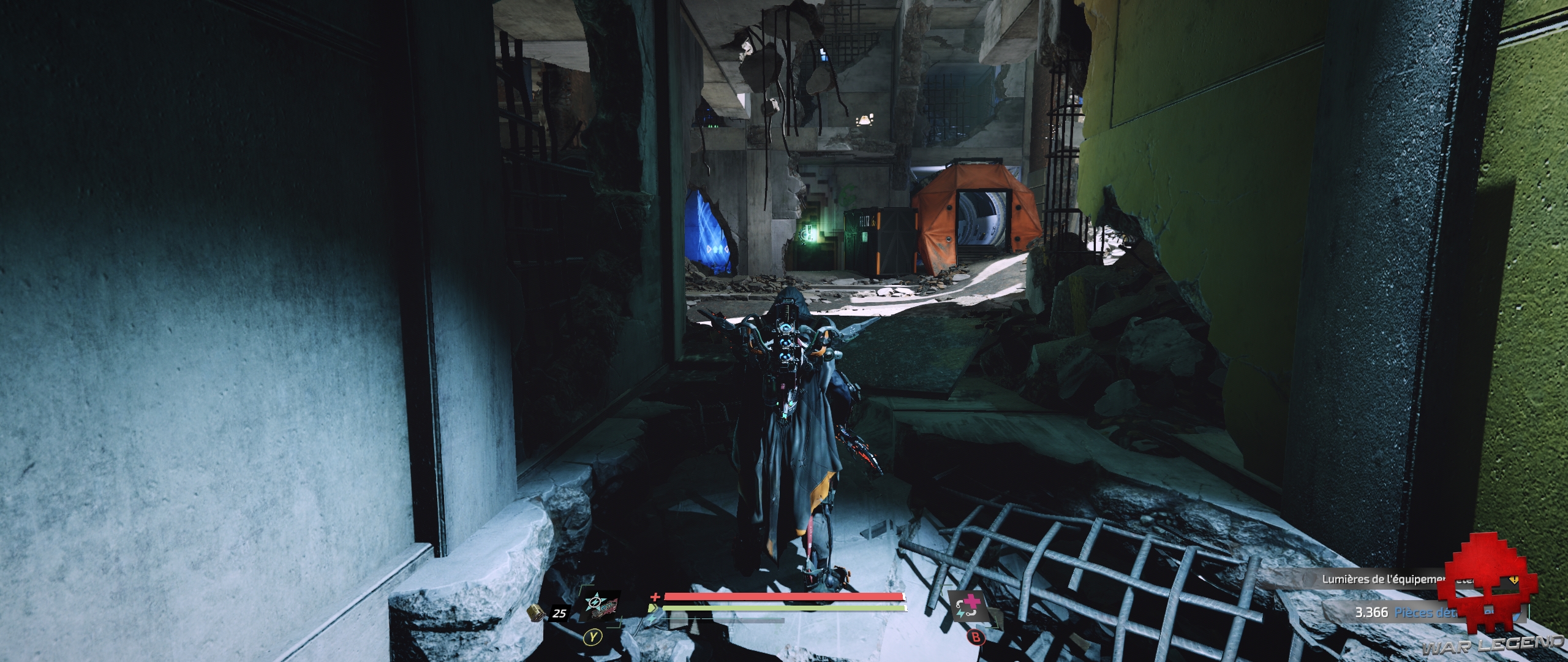Click the green stamina bar

(783, 607)
